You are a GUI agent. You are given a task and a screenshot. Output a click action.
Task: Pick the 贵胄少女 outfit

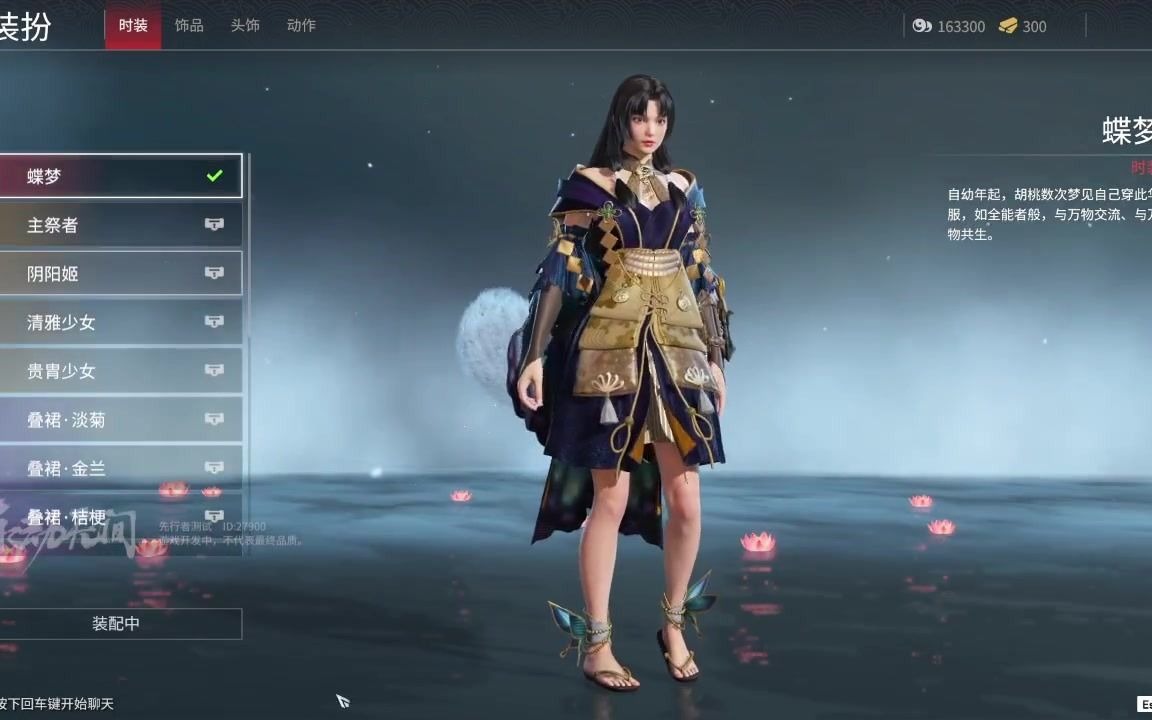(120, 371)
